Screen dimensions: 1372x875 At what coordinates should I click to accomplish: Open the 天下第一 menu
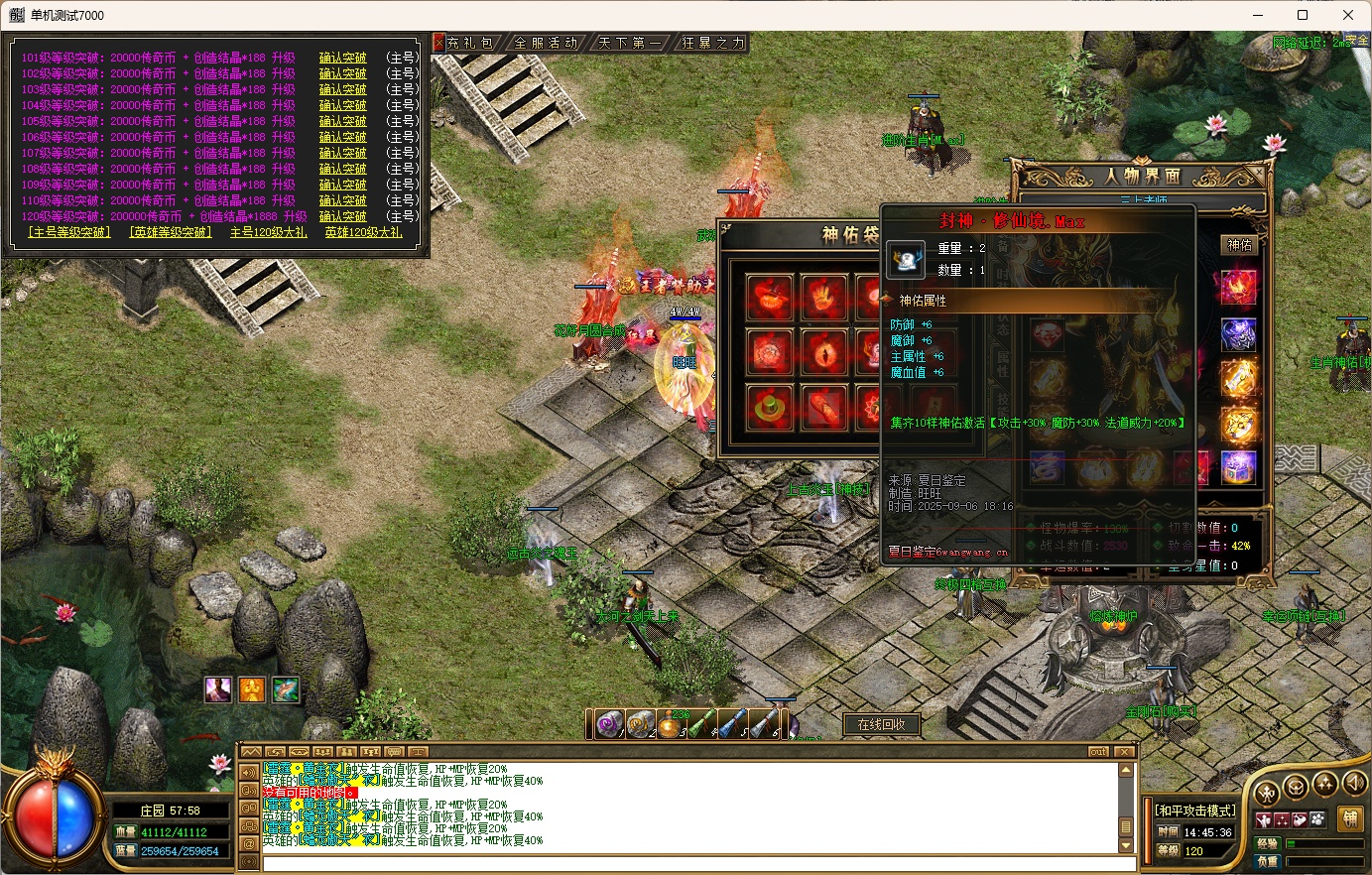click(x=630, y=43)
